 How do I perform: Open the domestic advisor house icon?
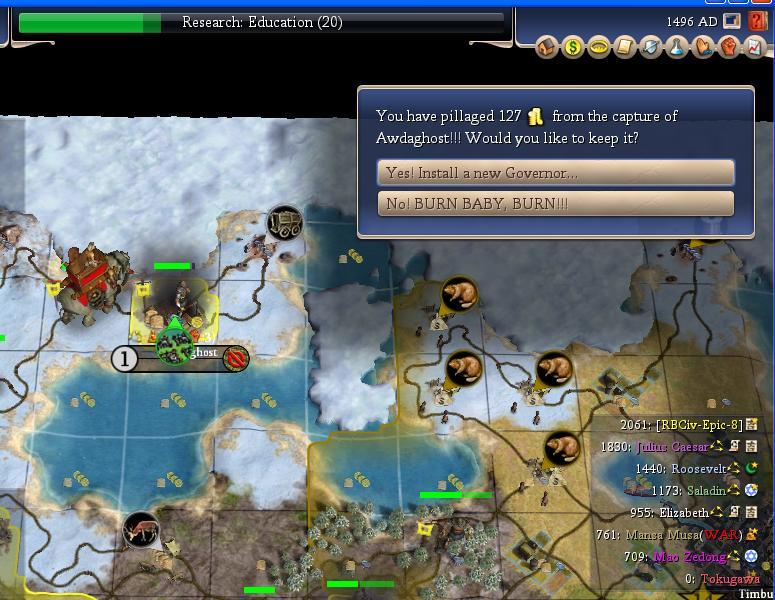[546, 47]
